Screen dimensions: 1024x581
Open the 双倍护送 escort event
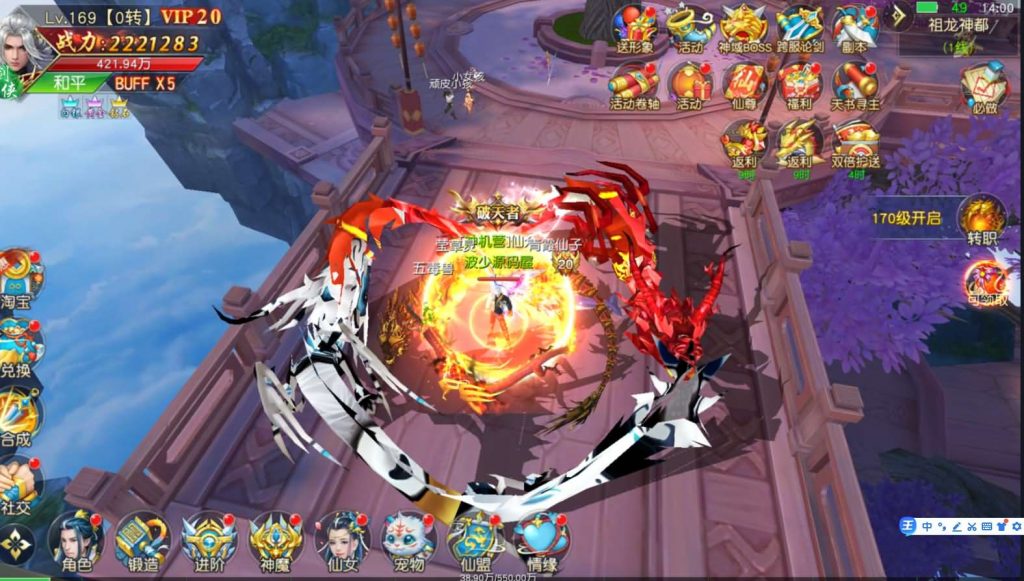pyautogui.click(x=855, y=145)
